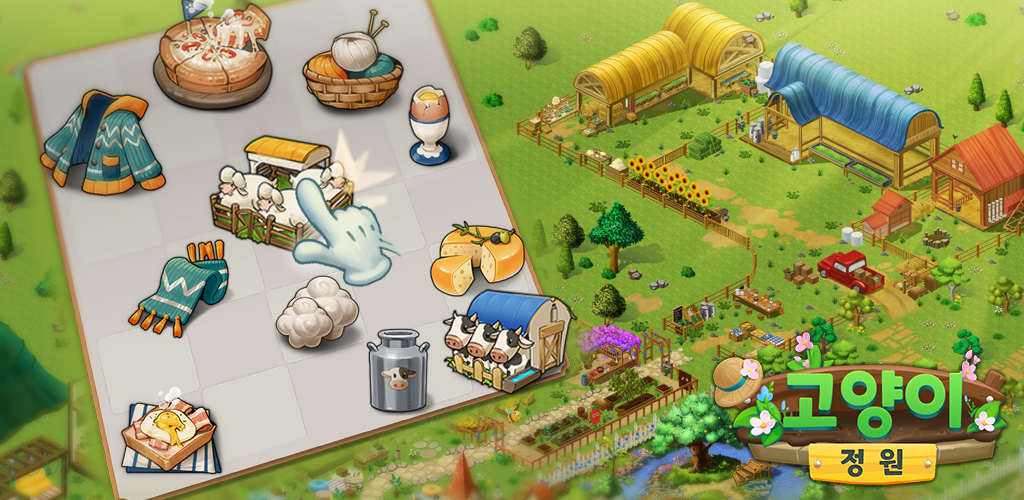1024x500 pixels.
Task: Select the pizza tile on the board
Action: click(211, 53)
